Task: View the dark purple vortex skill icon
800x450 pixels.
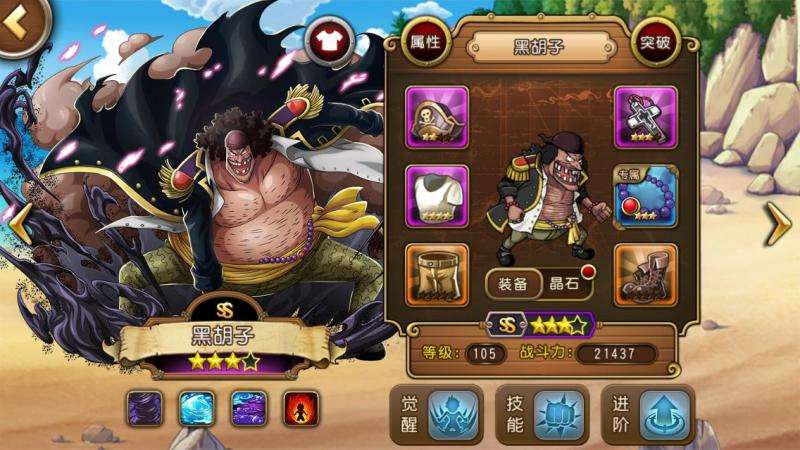Action: point(146,408)
